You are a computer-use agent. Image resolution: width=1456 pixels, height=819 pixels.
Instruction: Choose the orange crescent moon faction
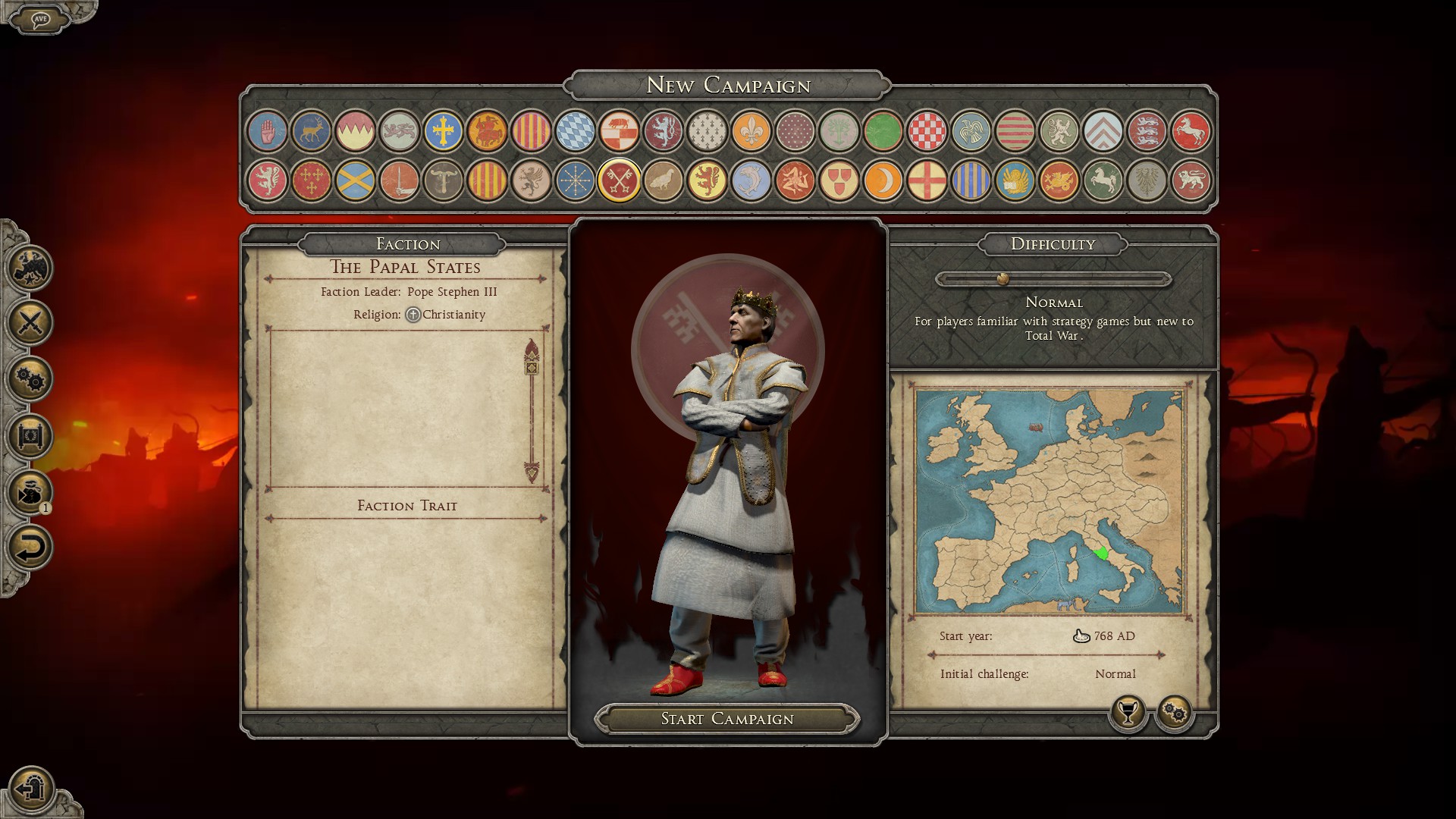(x=883, y=180)
